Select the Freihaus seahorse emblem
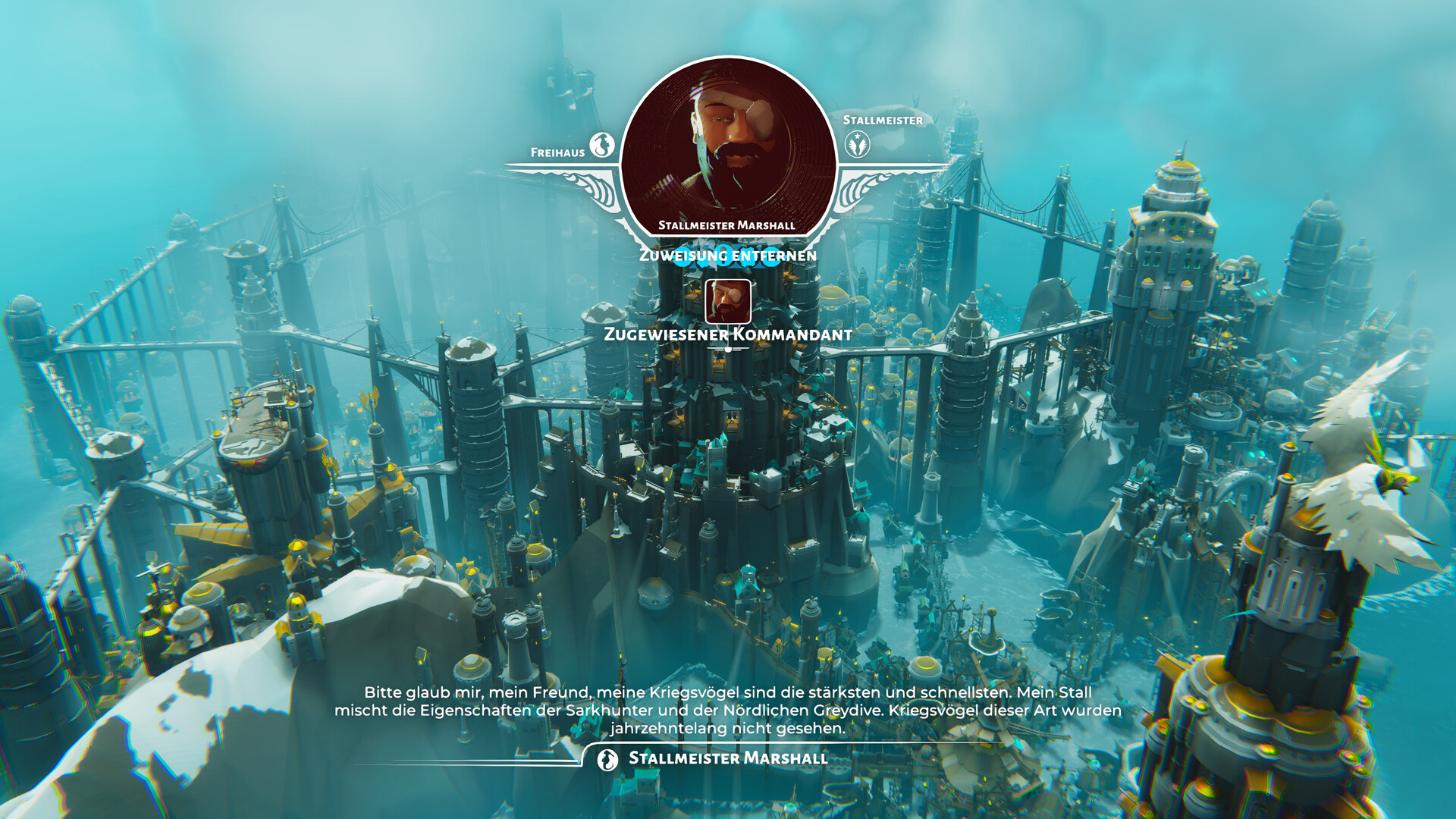Screen dimensions: 1456x819 tap(602, 145)
